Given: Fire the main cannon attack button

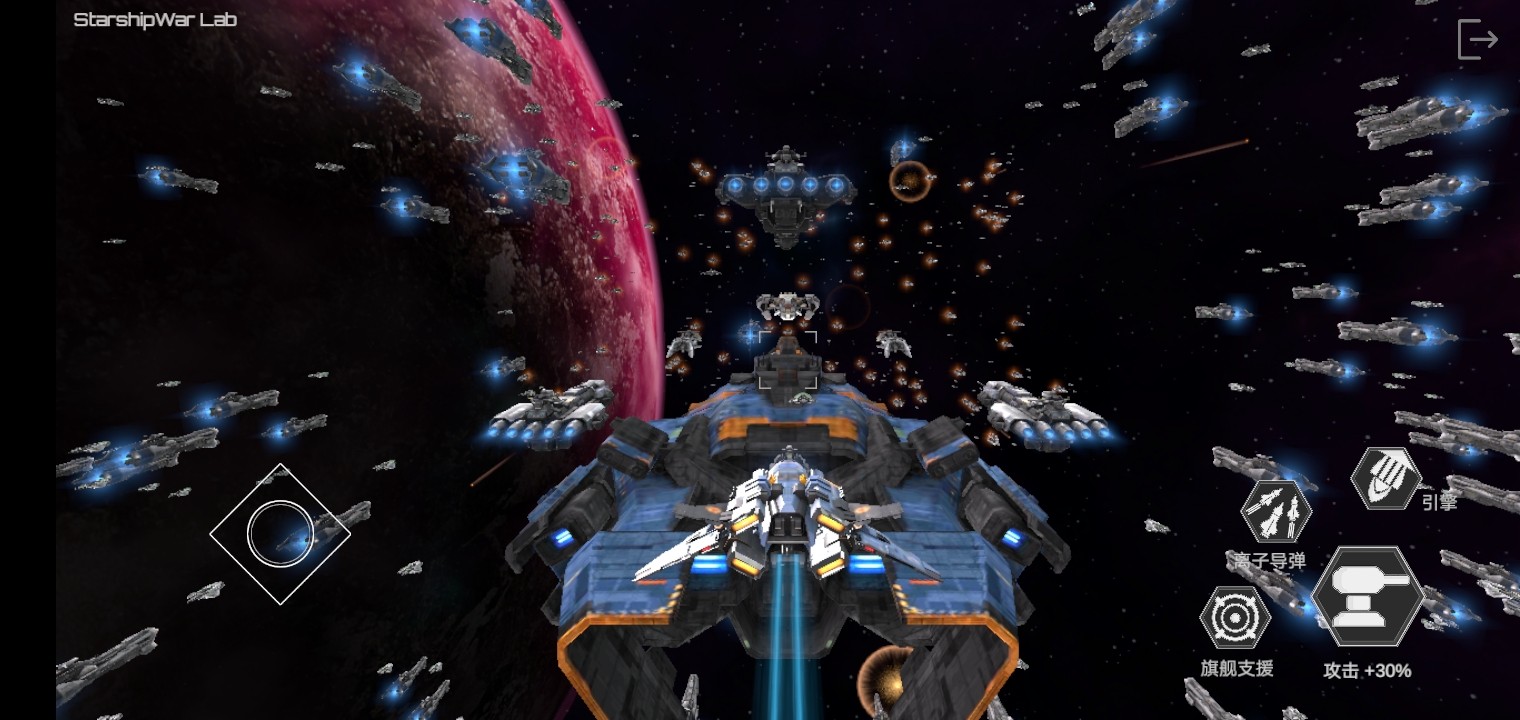Looking at the screenshot, I should point(1367,597).
